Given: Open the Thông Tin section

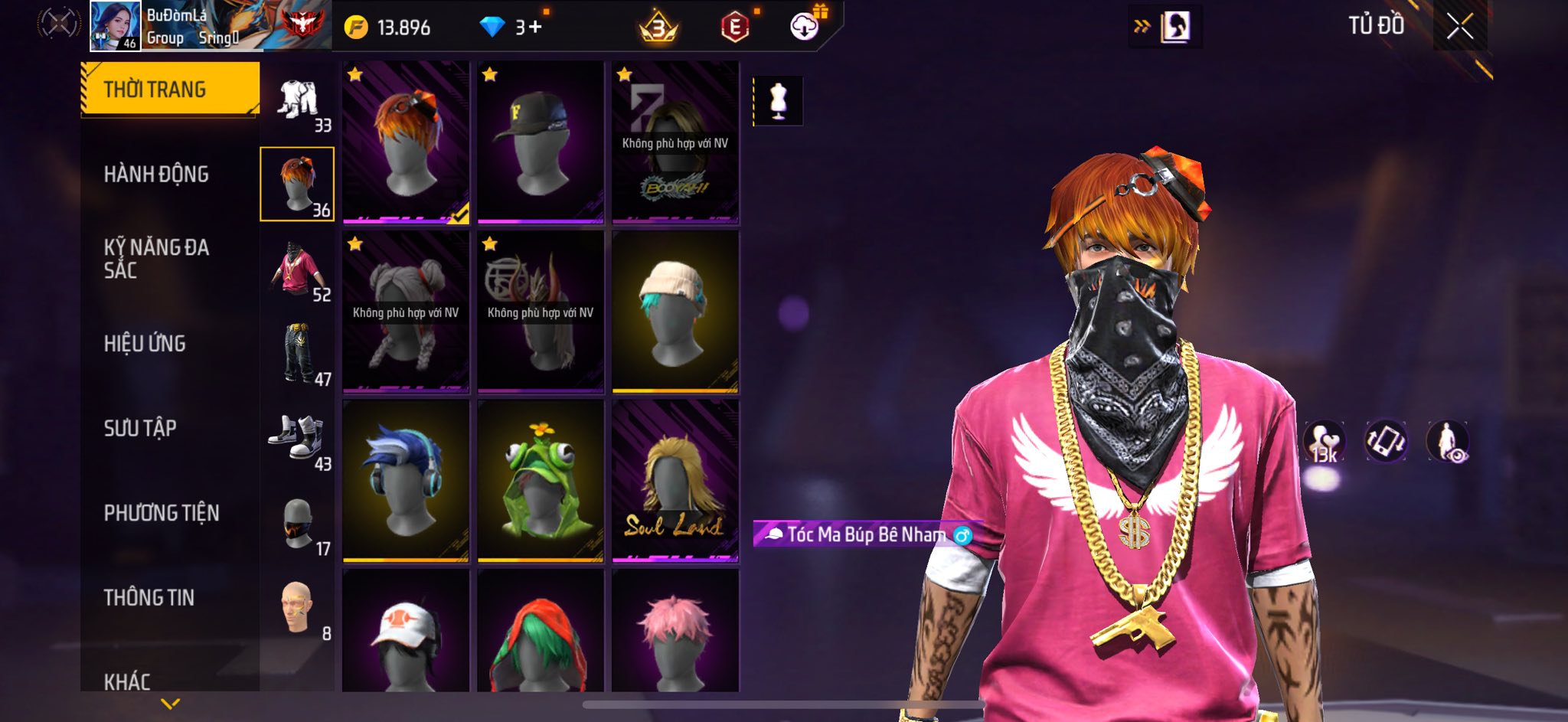Looking at the screenshot, I should coord(149,597).
